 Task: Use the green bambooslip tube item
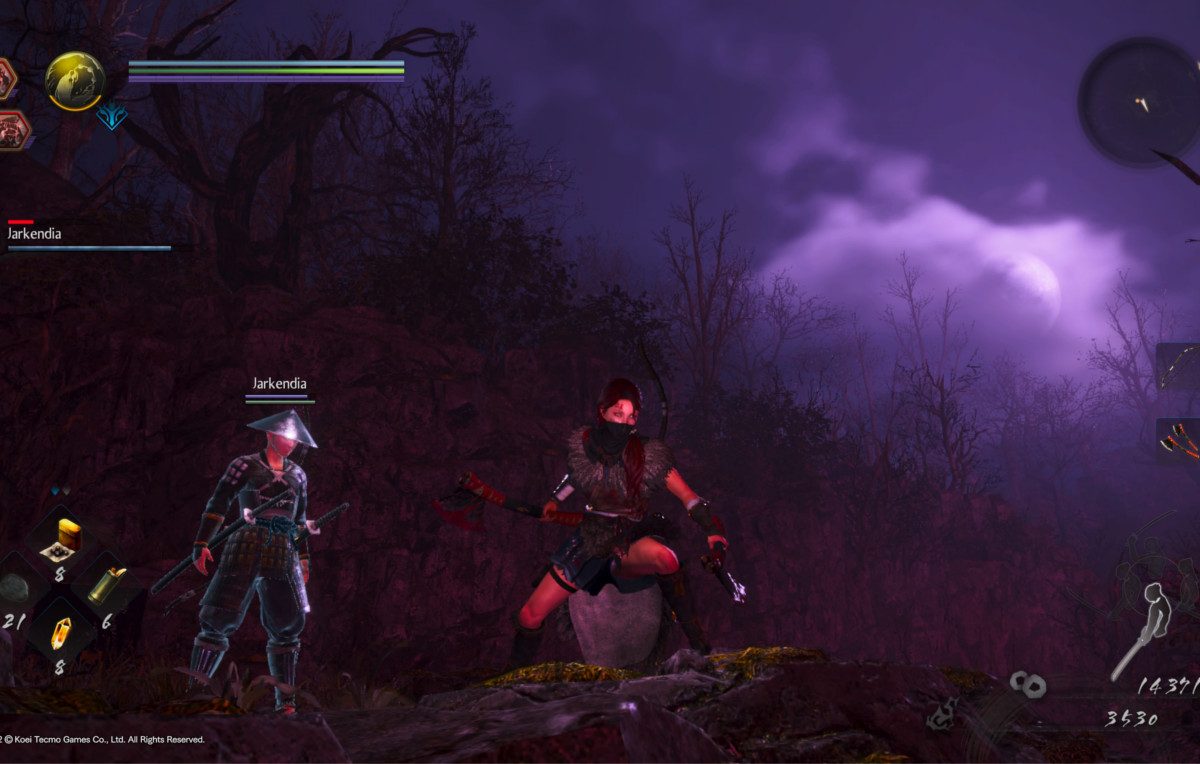[x=106, y=586]
